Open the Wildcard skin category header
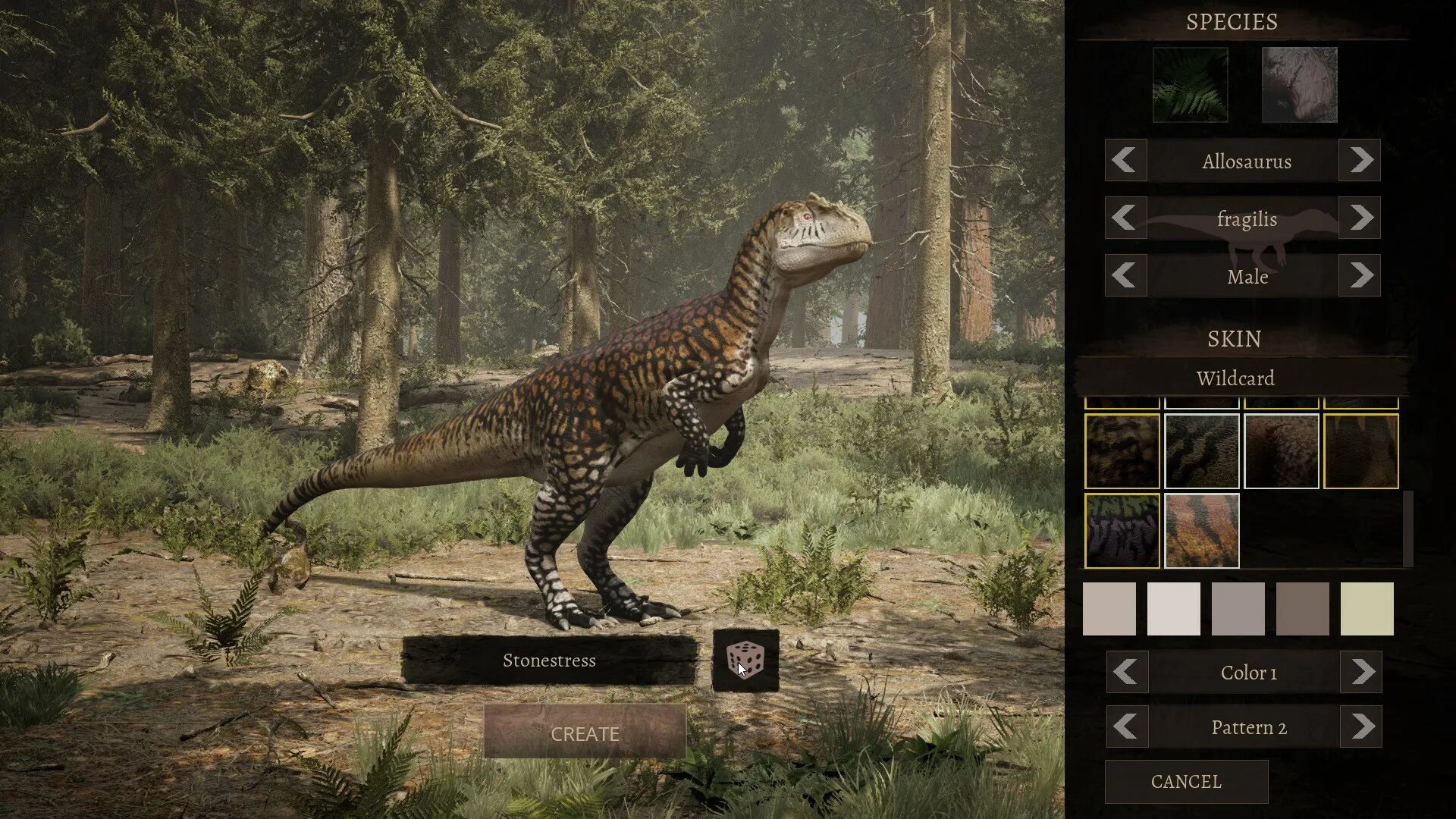This screenshot has width=1456, height=819. point(1235,378)
